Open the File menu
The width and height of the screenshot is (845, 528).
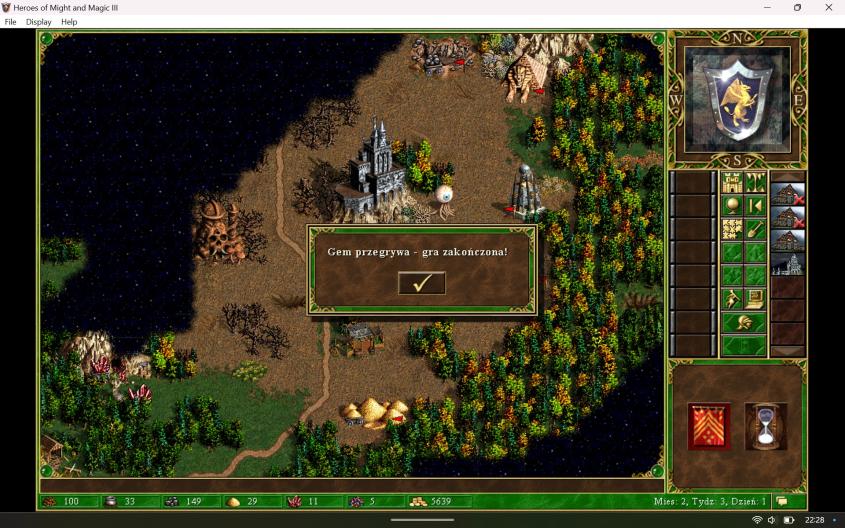point(11,22)
